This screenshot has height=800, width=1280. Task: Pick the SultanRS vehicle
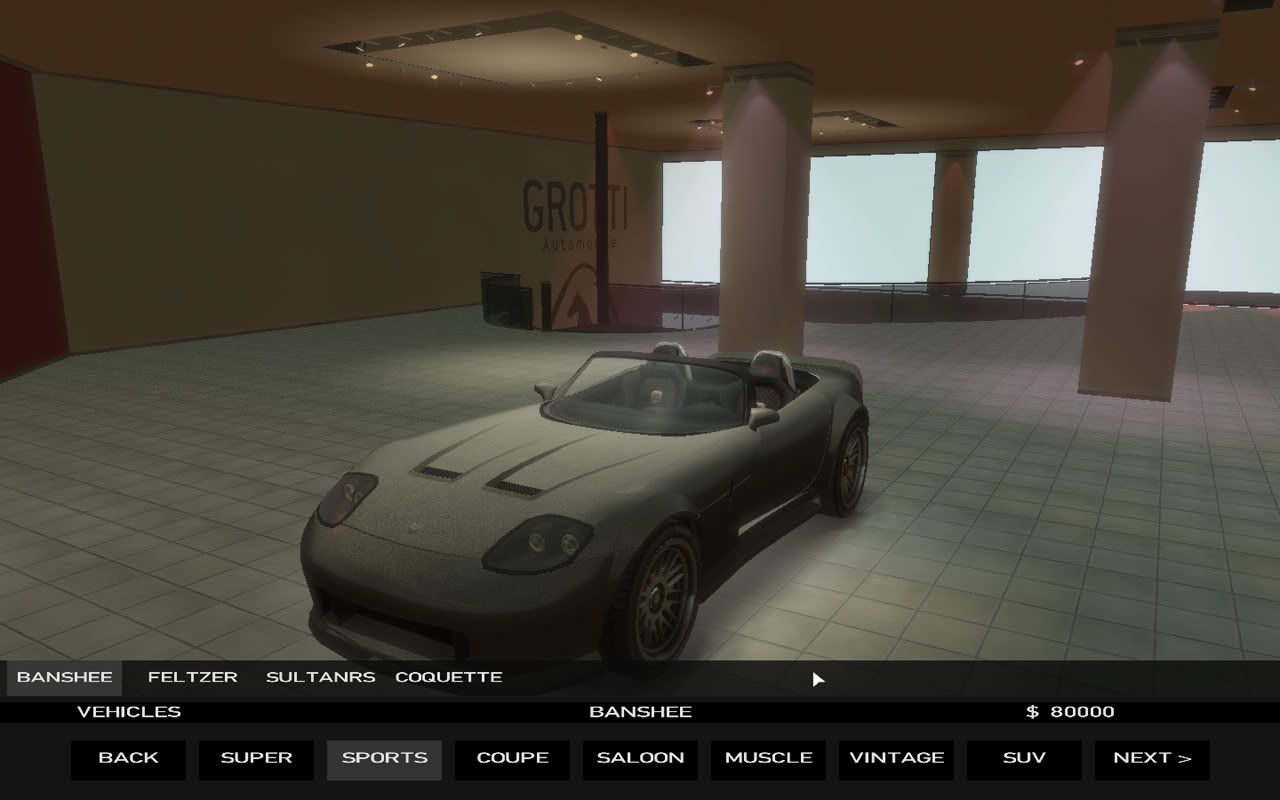point(320,677)
